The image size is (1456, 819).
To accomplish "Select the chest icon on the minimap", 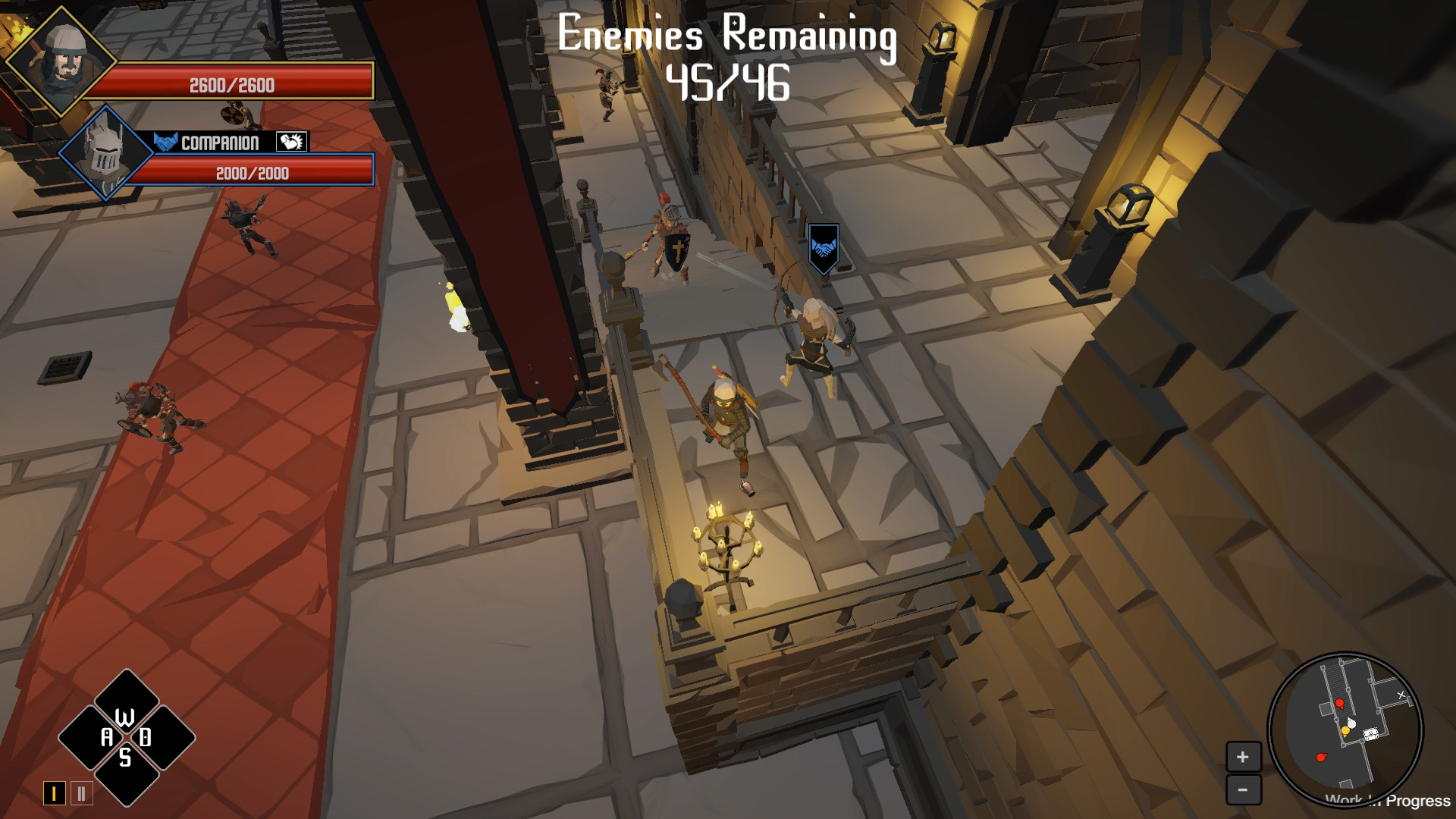I will click(x=1370, y=733).
